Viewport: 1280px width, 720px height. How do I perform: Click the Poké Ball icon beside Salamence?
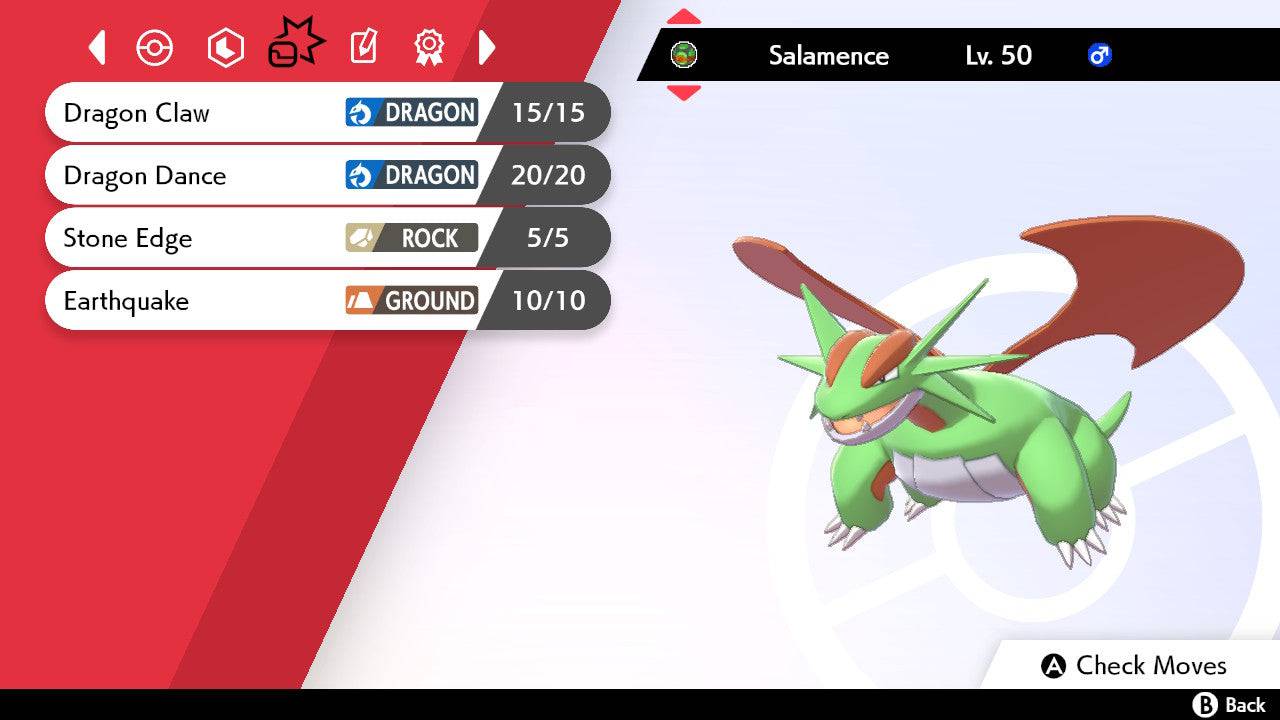[684, 56]
